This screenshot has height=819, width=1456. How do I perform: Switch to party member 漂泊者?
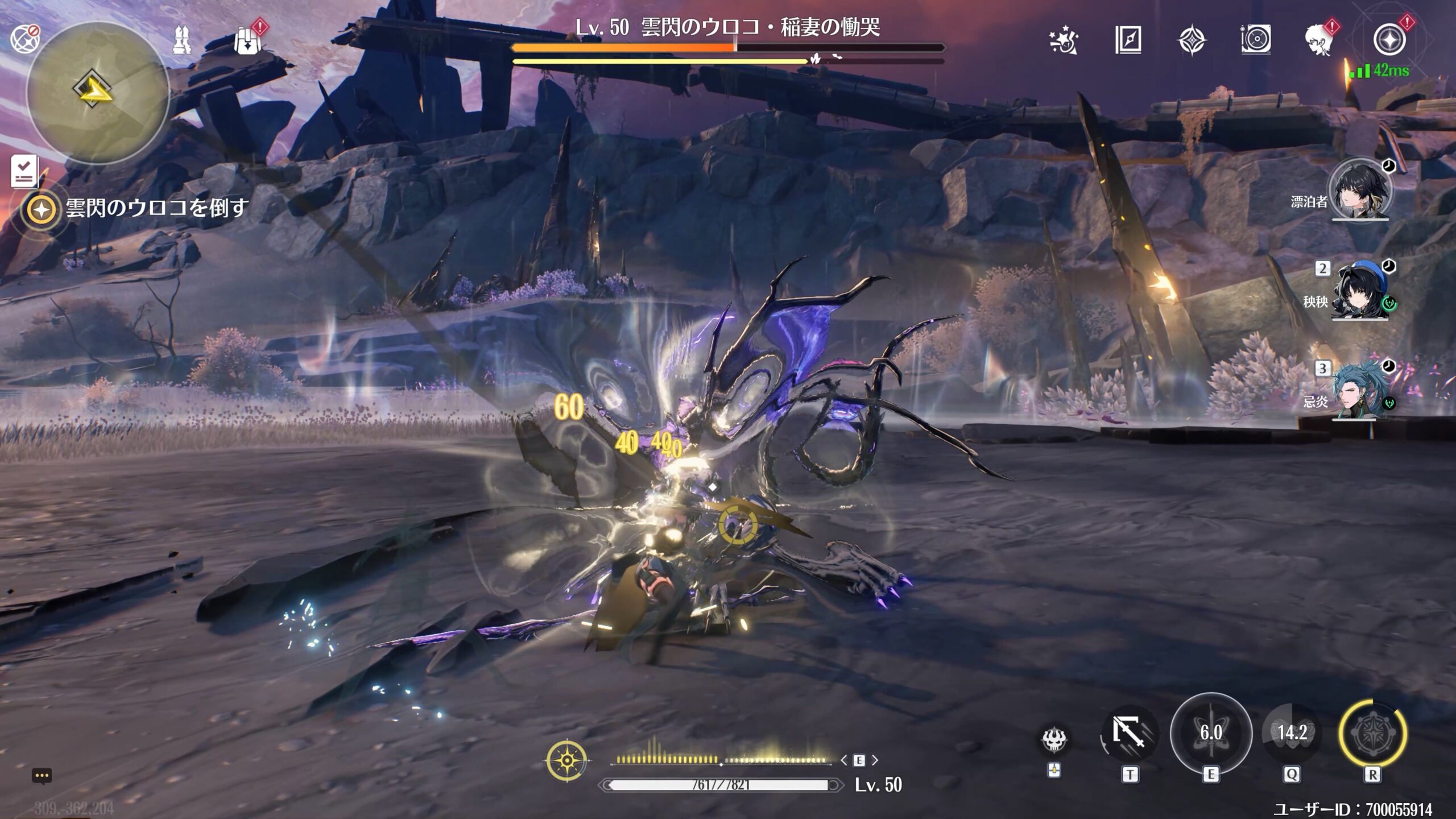1359,191
